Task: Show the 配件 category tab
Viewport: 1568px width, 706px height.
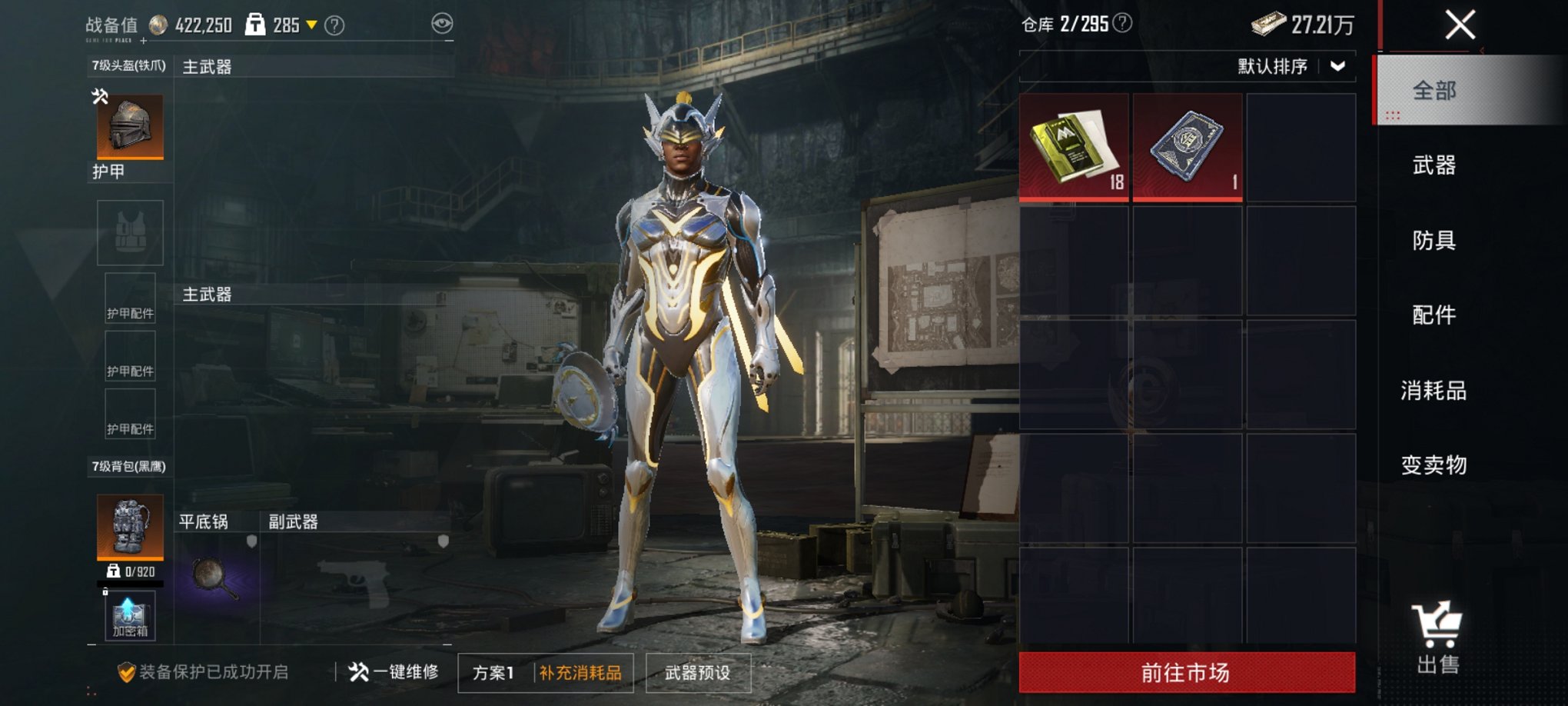Action: [1433, 315]
